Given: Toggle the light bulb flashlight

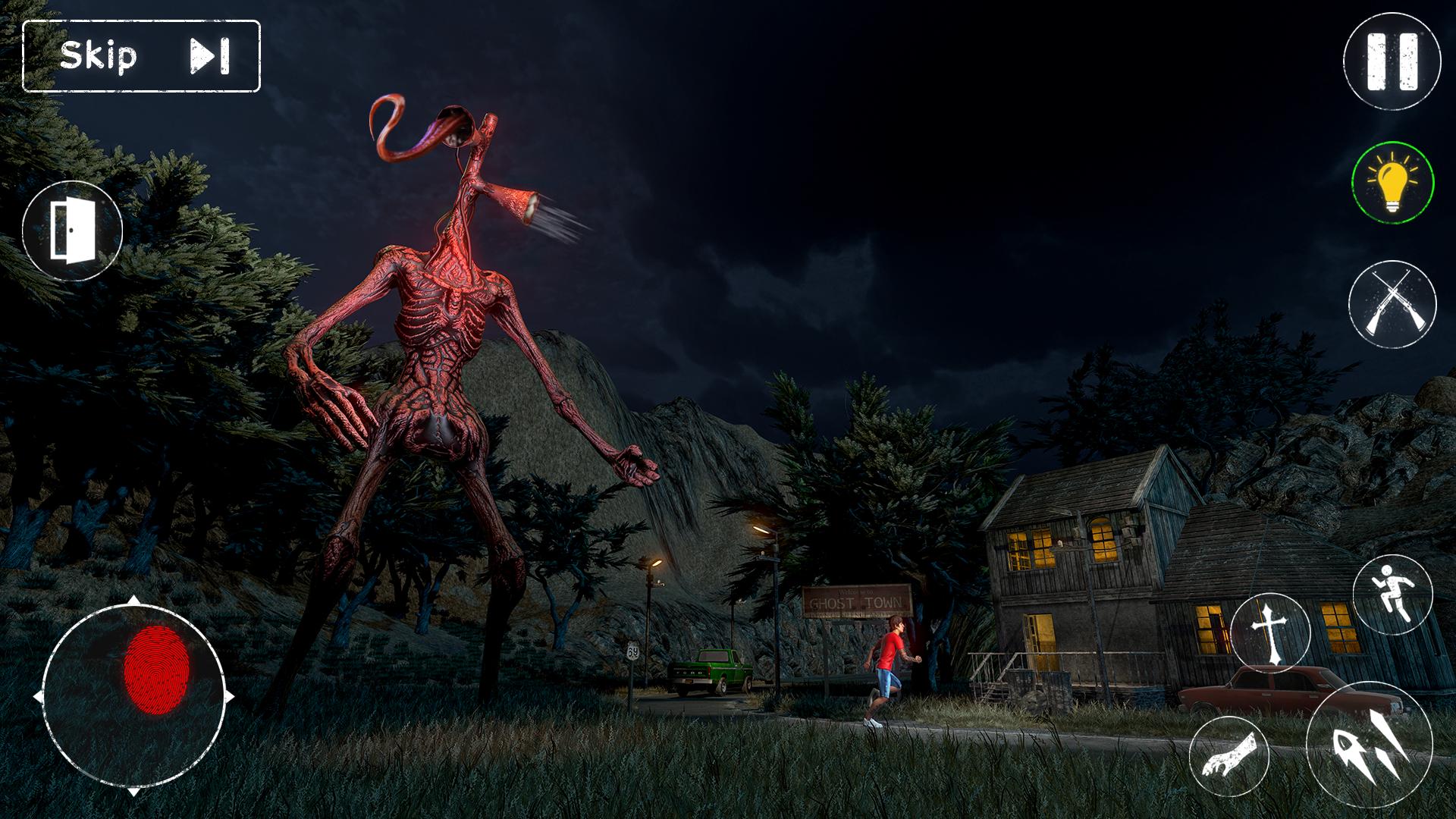Looking at the screenshot, I should pyautogui.click(x=1392, y=183).
